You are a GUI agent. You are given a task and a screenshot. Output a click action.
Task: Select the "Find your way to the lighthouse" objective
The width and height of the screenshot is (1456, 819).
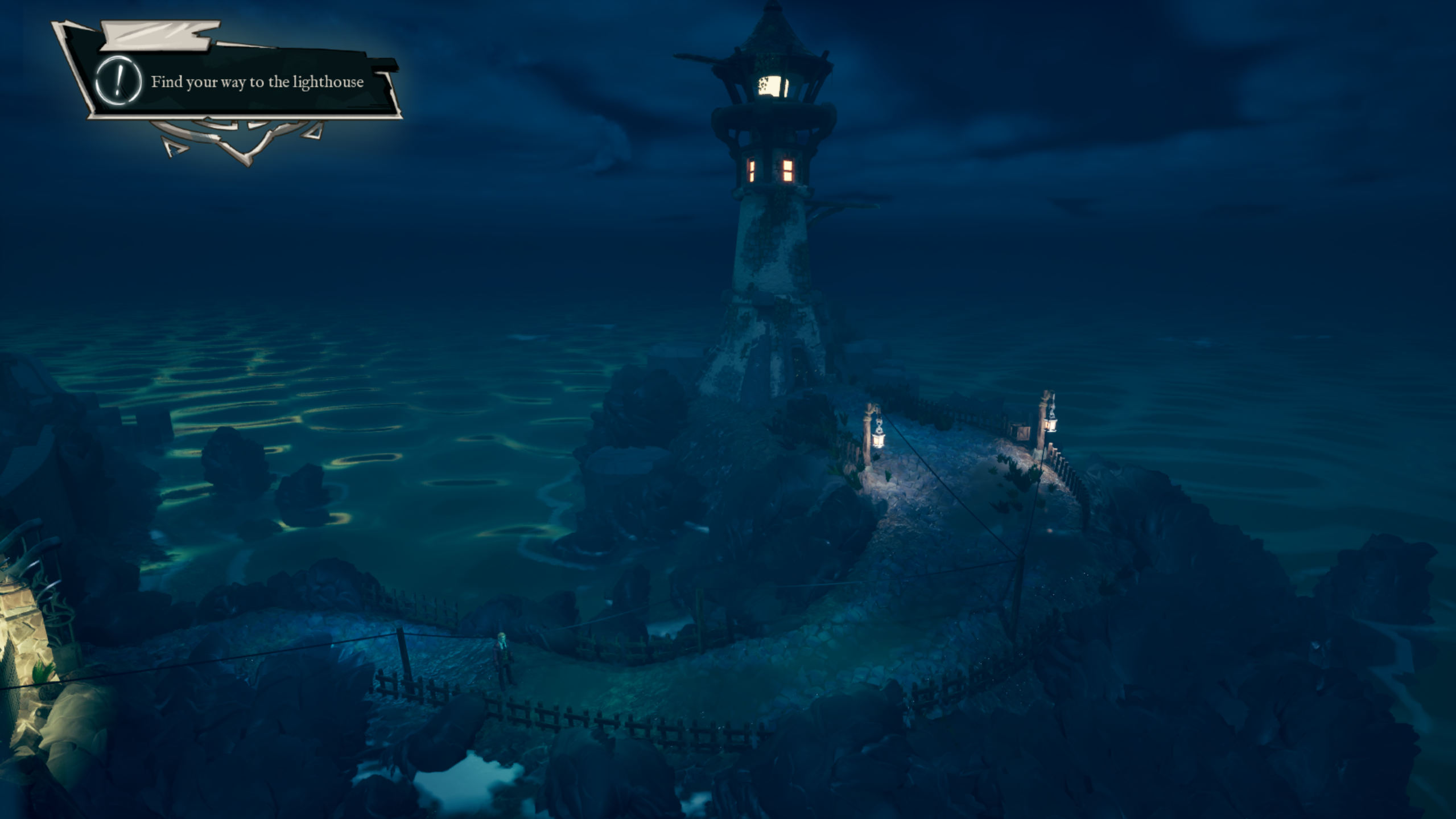click(257, 83)
